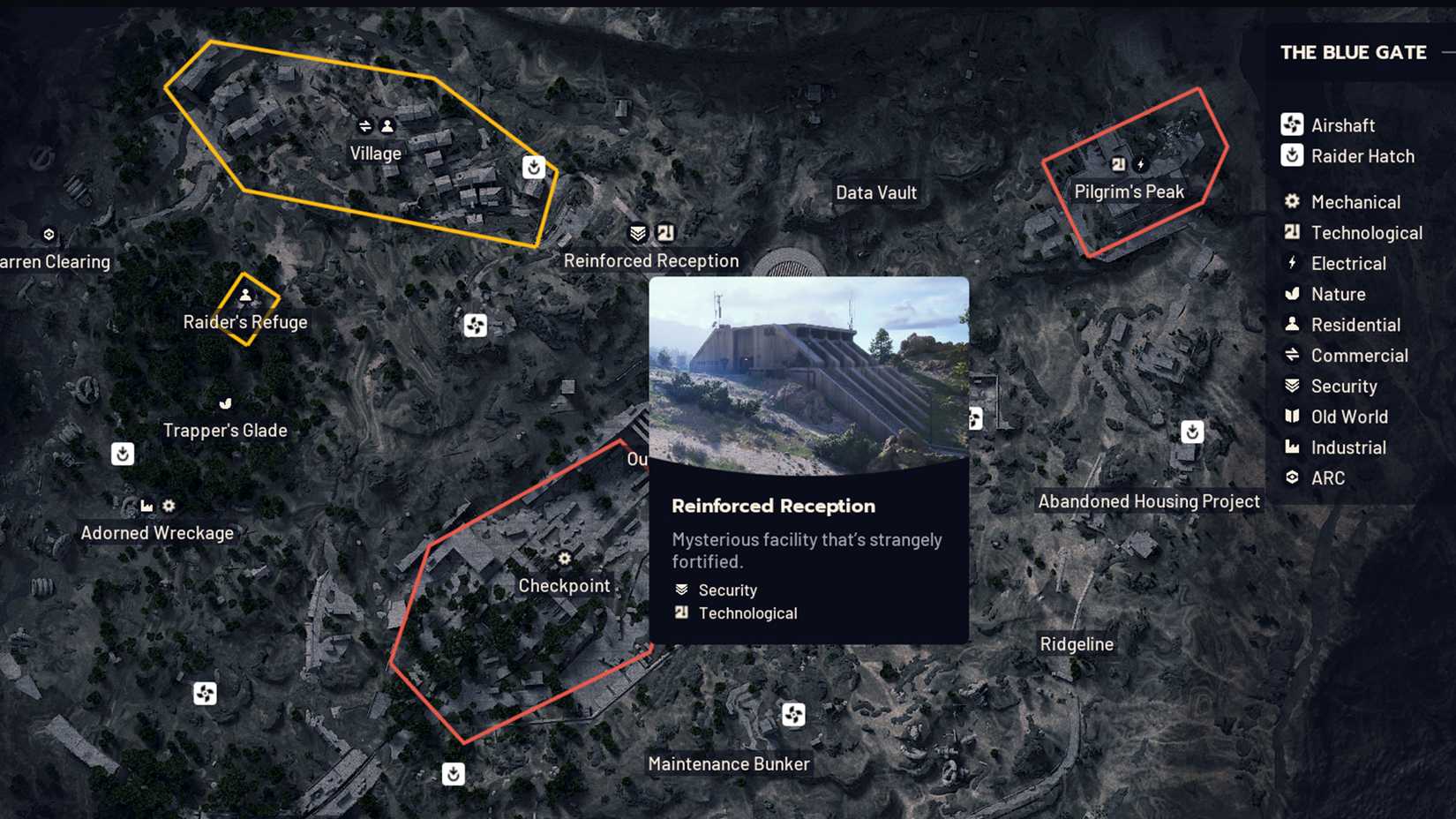Select the ARC icon in the legend
Image resolution: width=1456 pixels, height=819 pixels.
pyautogui.click(x=1292, y=477)
